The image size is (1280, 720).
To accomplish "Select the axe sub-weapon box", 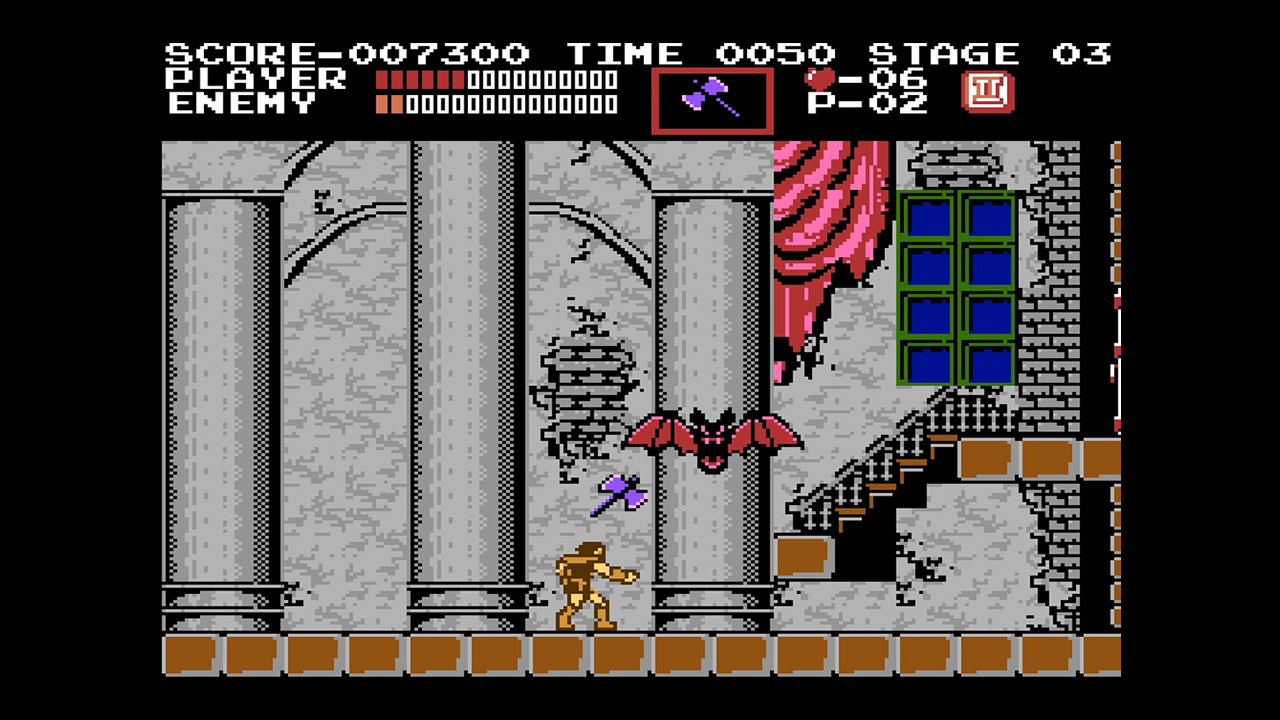I will click(x=712, y=100).
